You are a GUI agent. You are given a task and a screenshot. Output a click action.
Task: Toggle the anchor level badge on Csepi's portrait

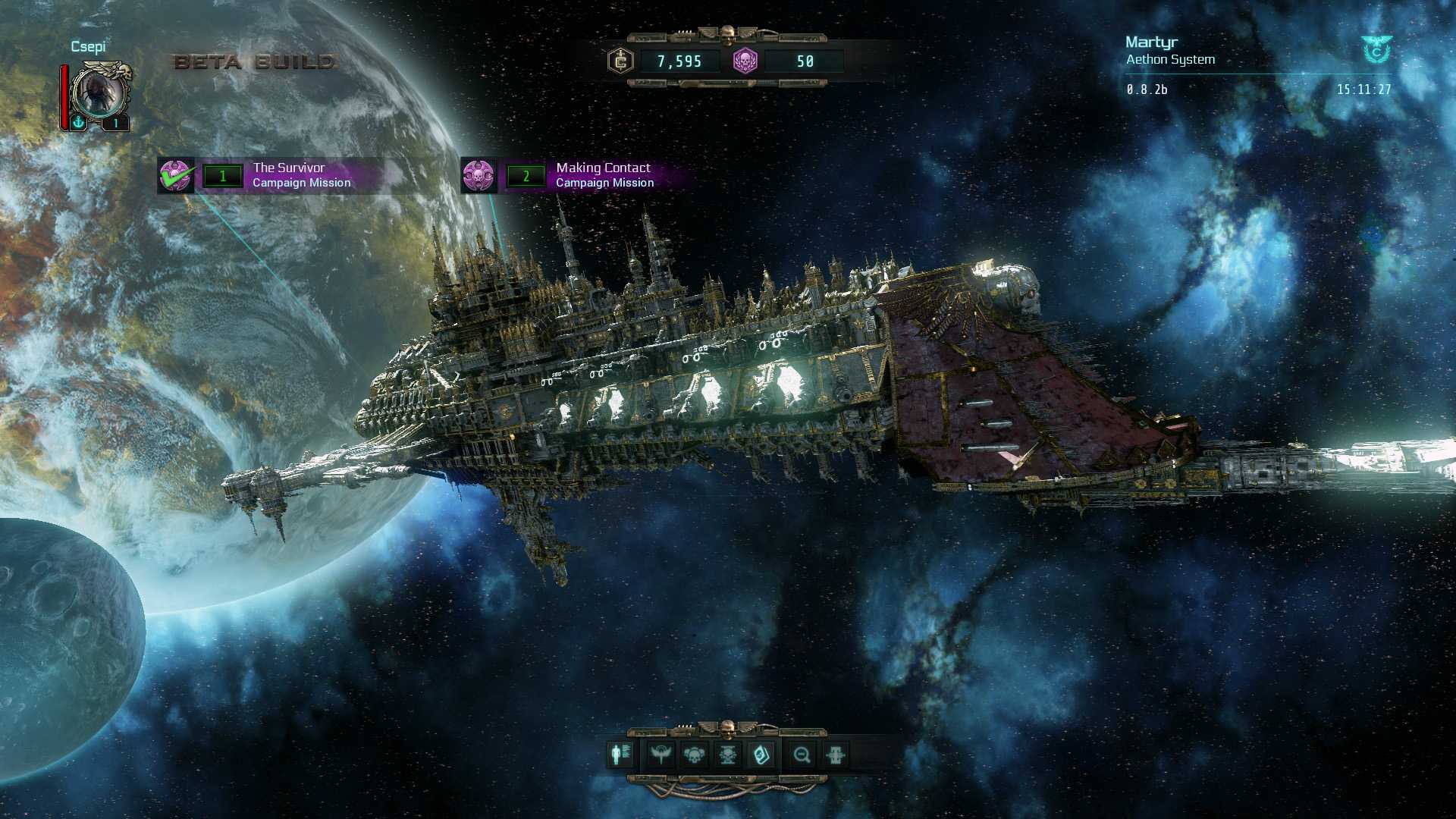[78, 123]
